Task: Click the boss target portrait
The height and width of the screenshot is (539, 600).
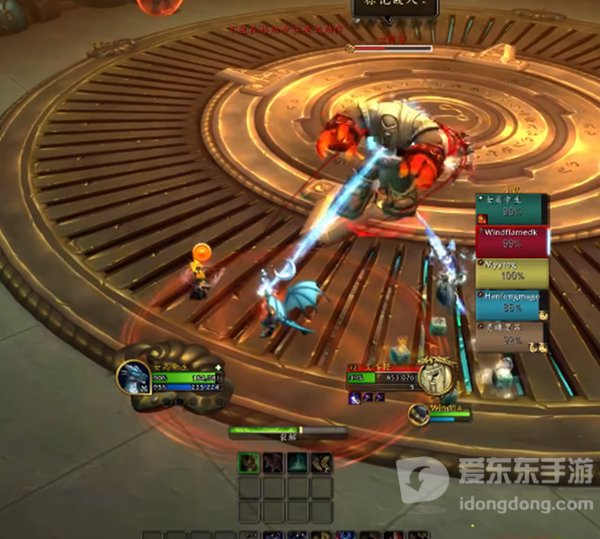Action: coord(432,376)
